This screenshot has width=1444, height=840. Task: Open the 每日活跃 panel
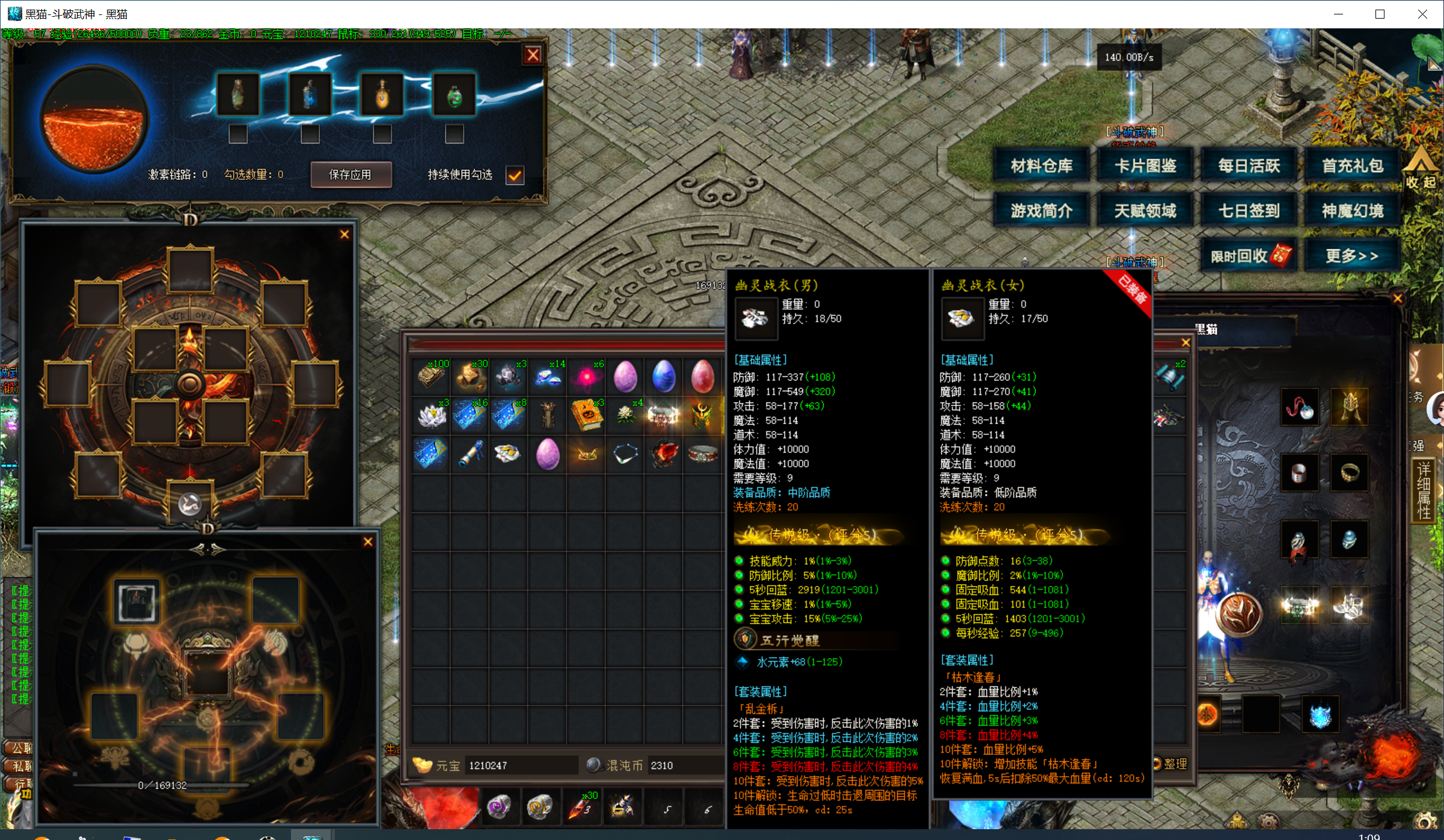point(1249,166)
